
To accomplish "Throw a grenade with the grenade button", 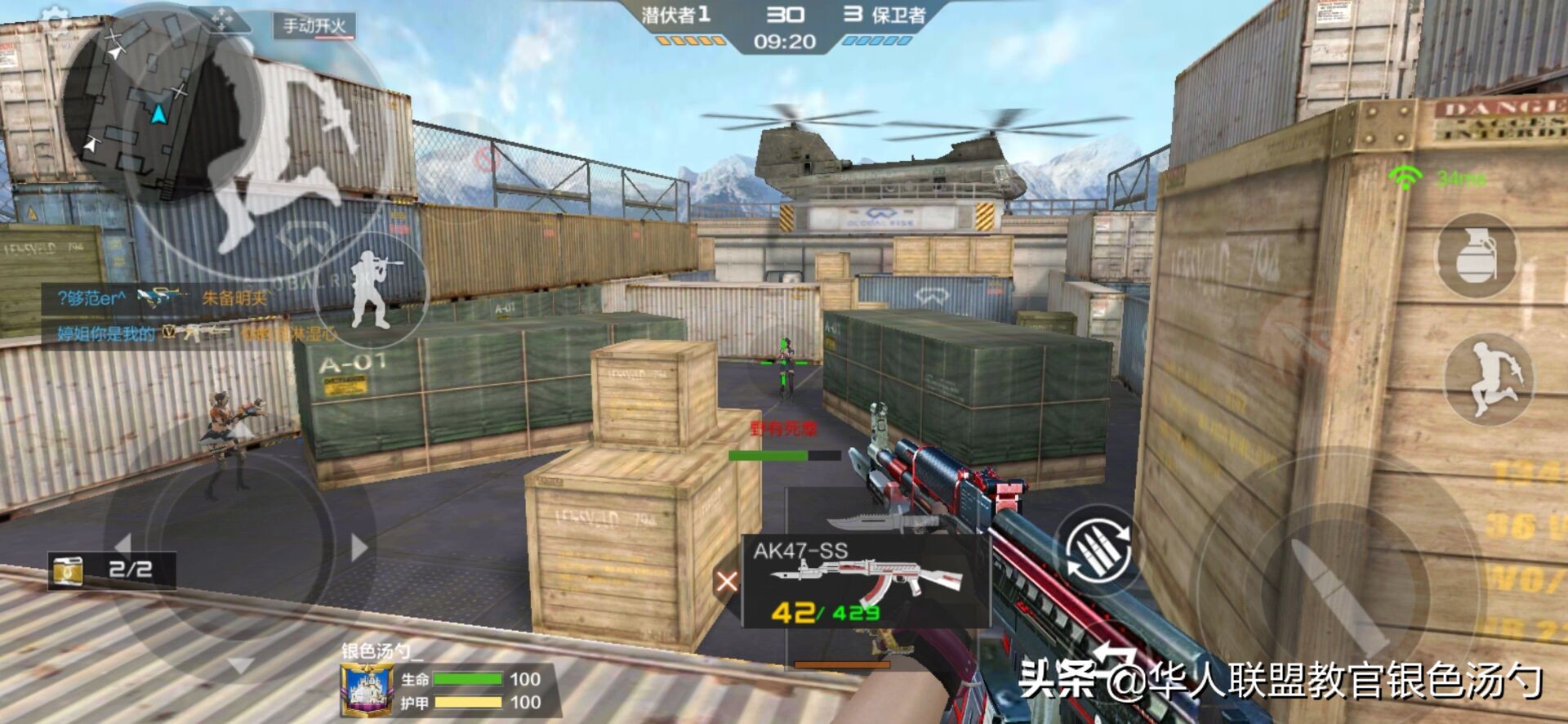I will (x=1477, y=255).
